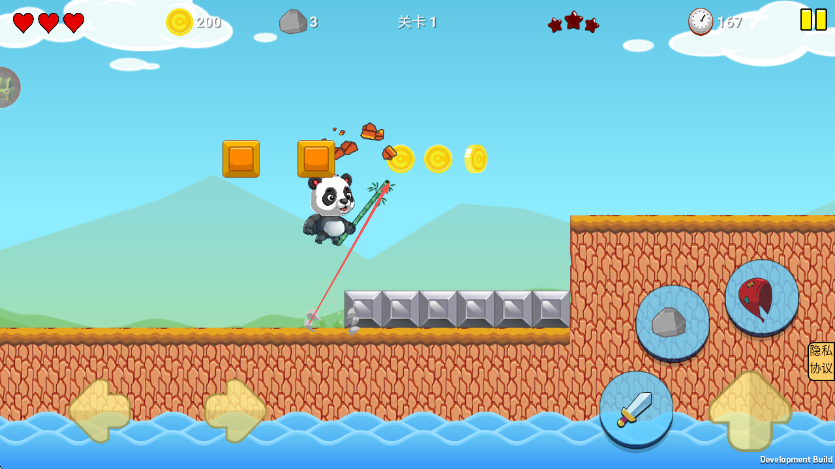Activate the sword attack button
835x469 pixels.
[636, 408]
